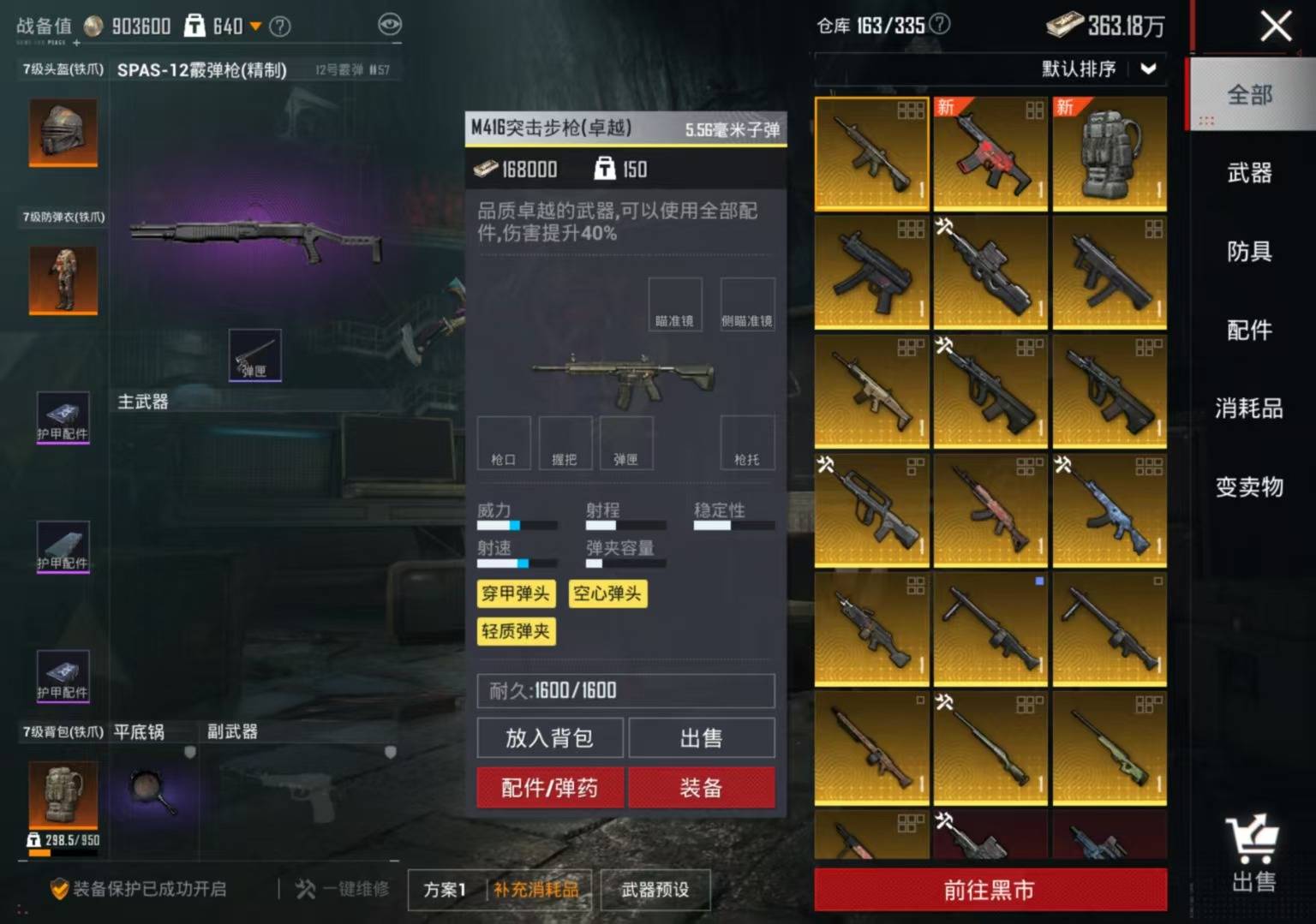Click the 一键维修 repair button

click(343, 890)
